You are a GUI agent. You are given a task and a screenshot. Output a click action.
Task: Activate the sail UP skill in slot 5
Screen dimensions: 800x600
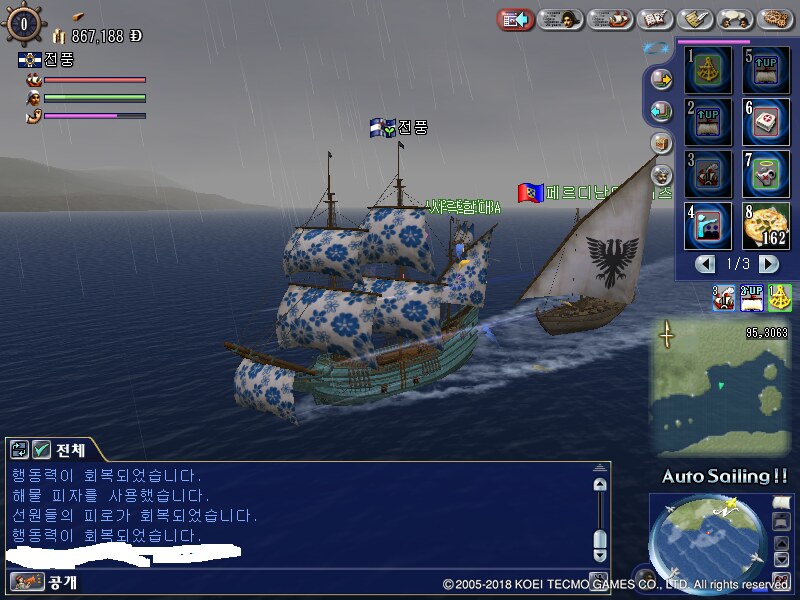(x=766, y=71)
